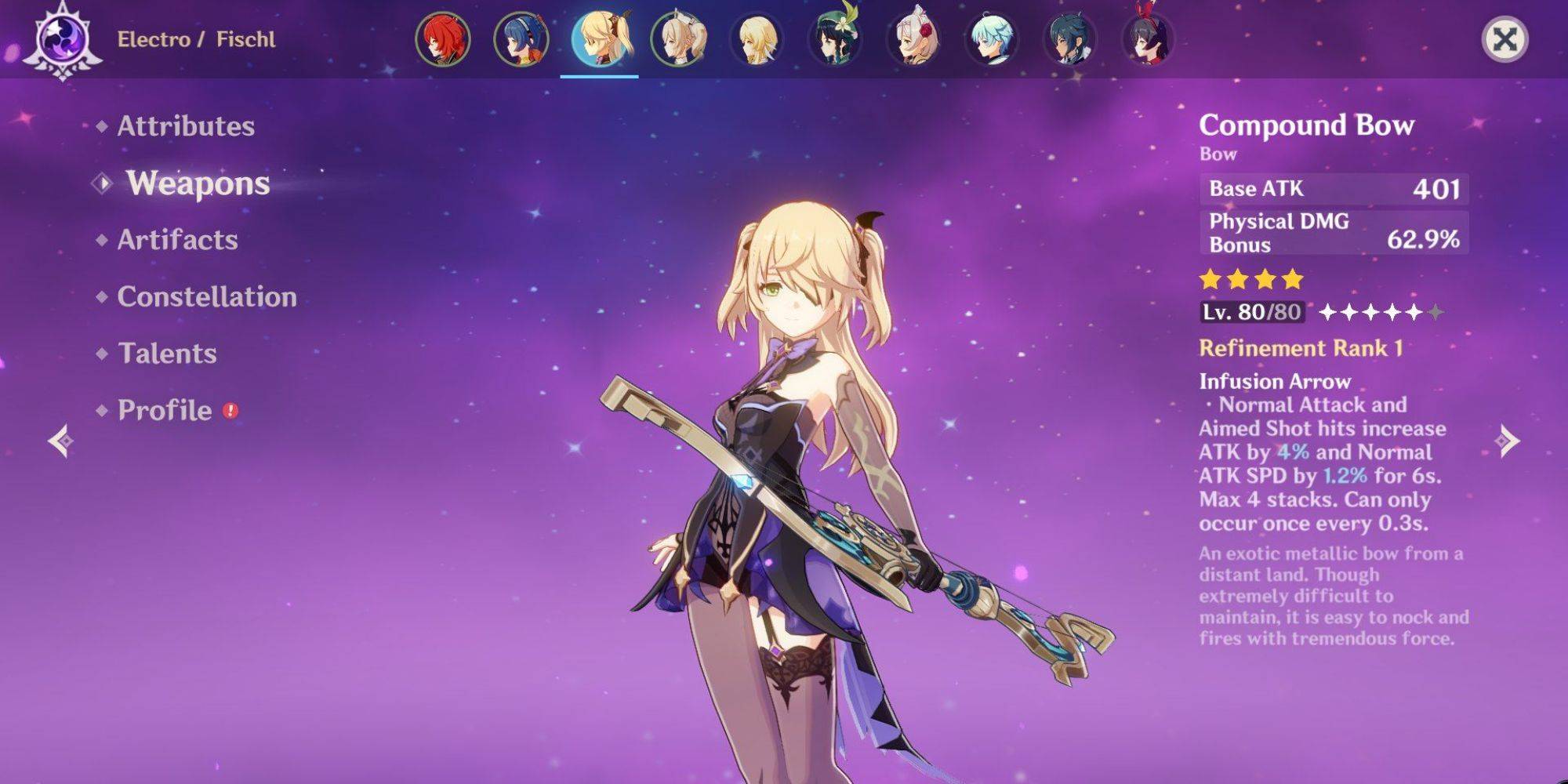Select Amber's portrait with red ribbon

click(1149, 39)
